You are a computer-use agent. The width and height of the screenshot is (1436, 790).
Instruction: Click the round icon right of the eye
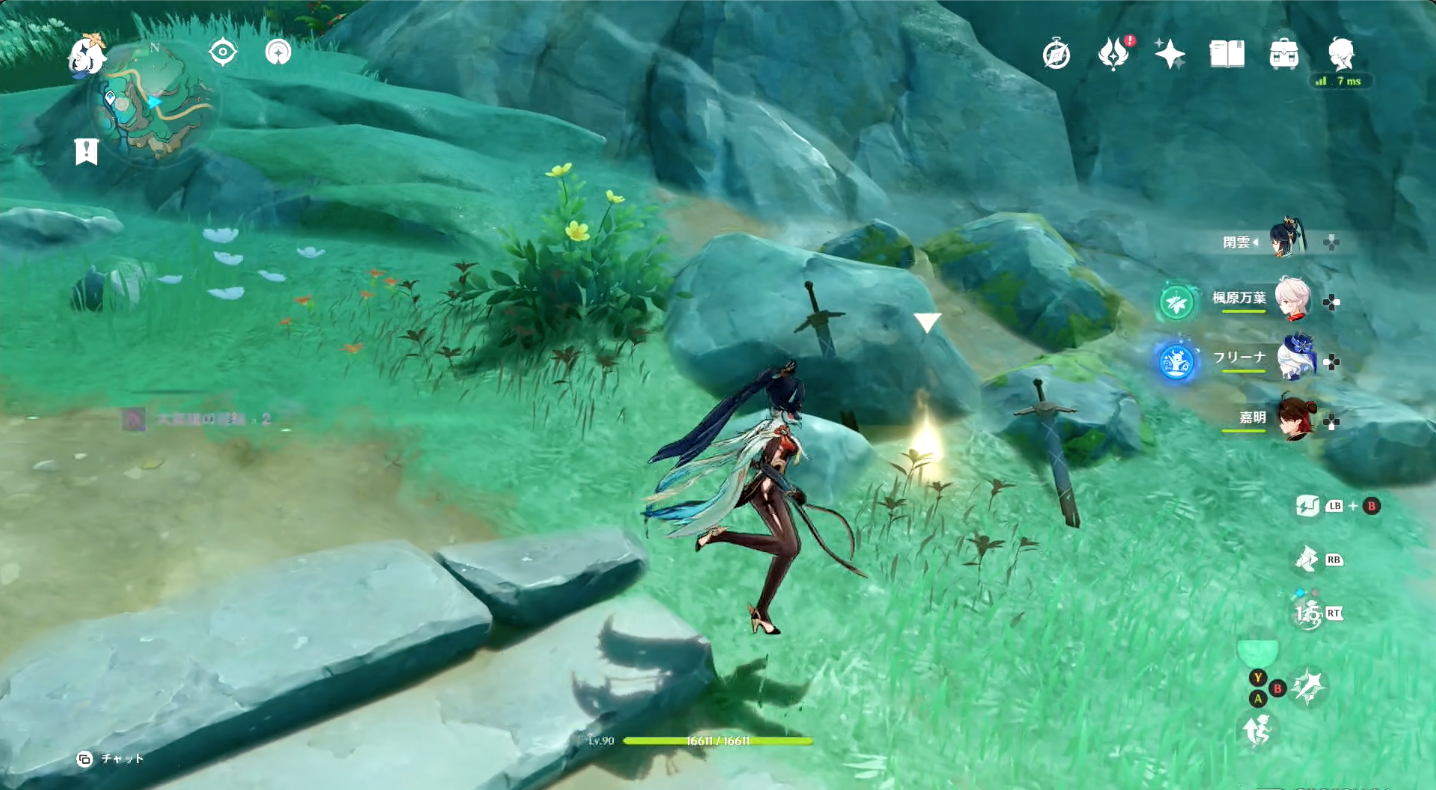click(x=278, y=52)
